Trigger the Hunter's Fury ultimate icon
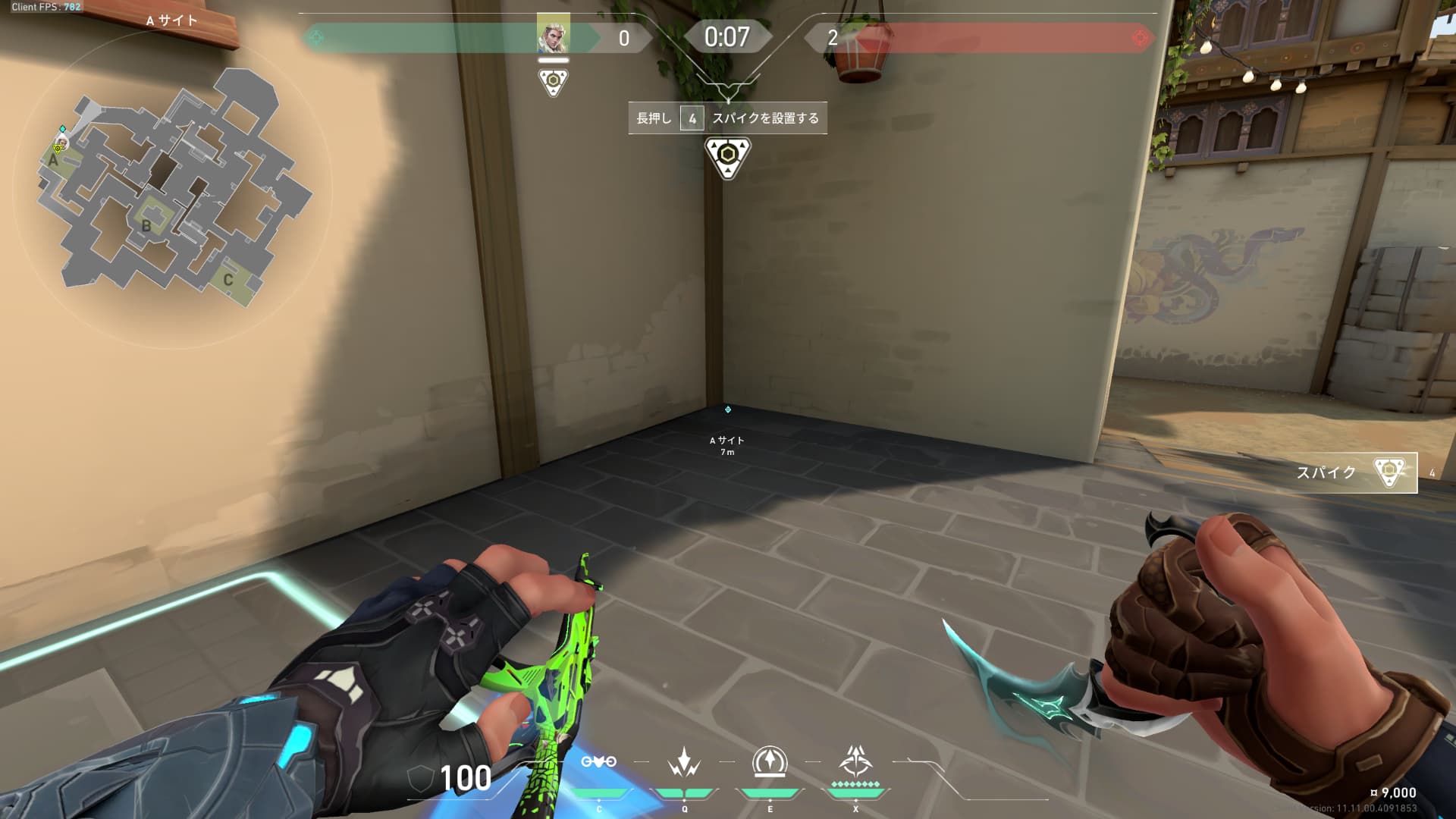 pyautogui.click(x=855, y=761)
